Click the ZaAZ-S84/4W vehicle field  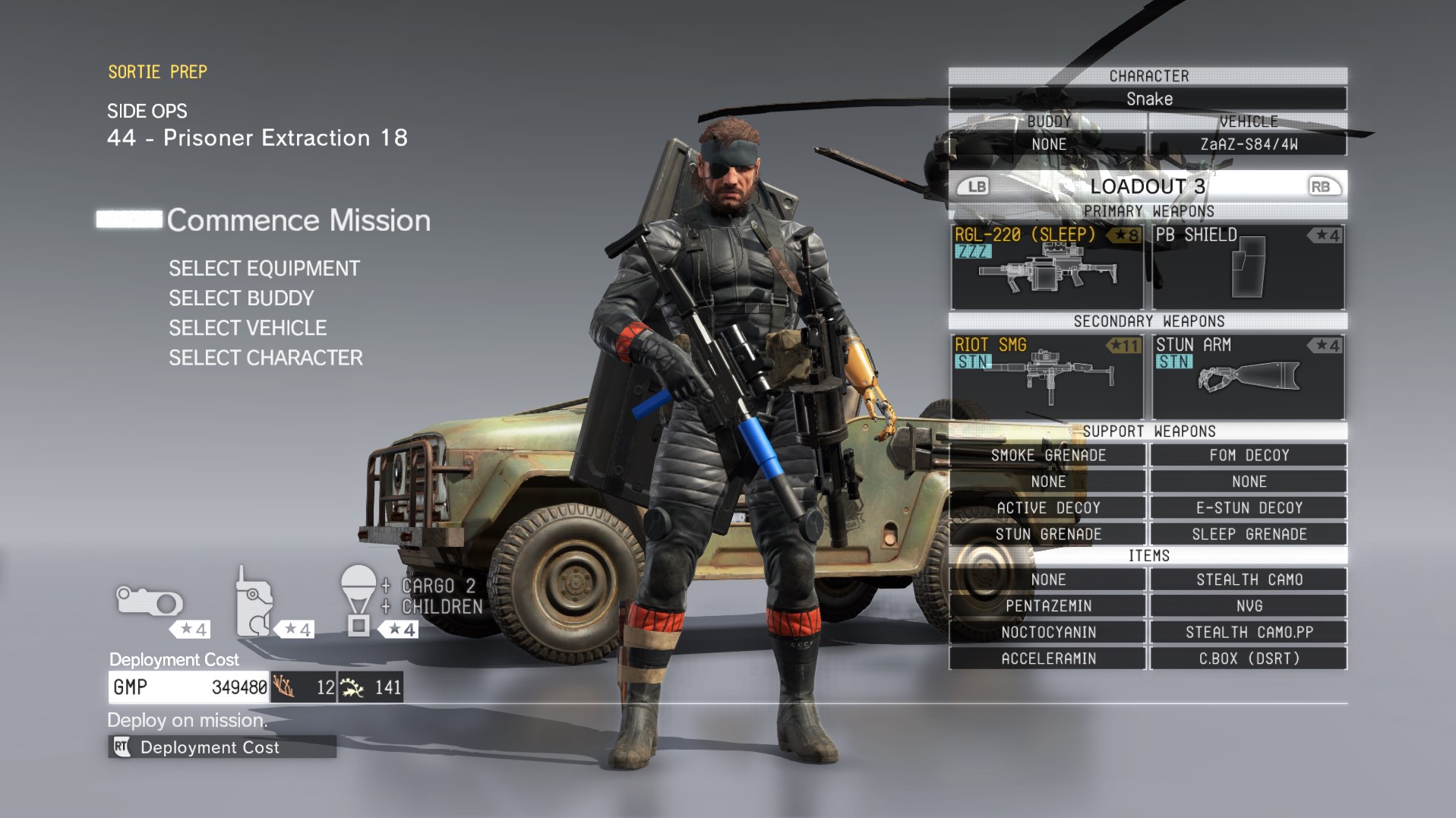1249,144
